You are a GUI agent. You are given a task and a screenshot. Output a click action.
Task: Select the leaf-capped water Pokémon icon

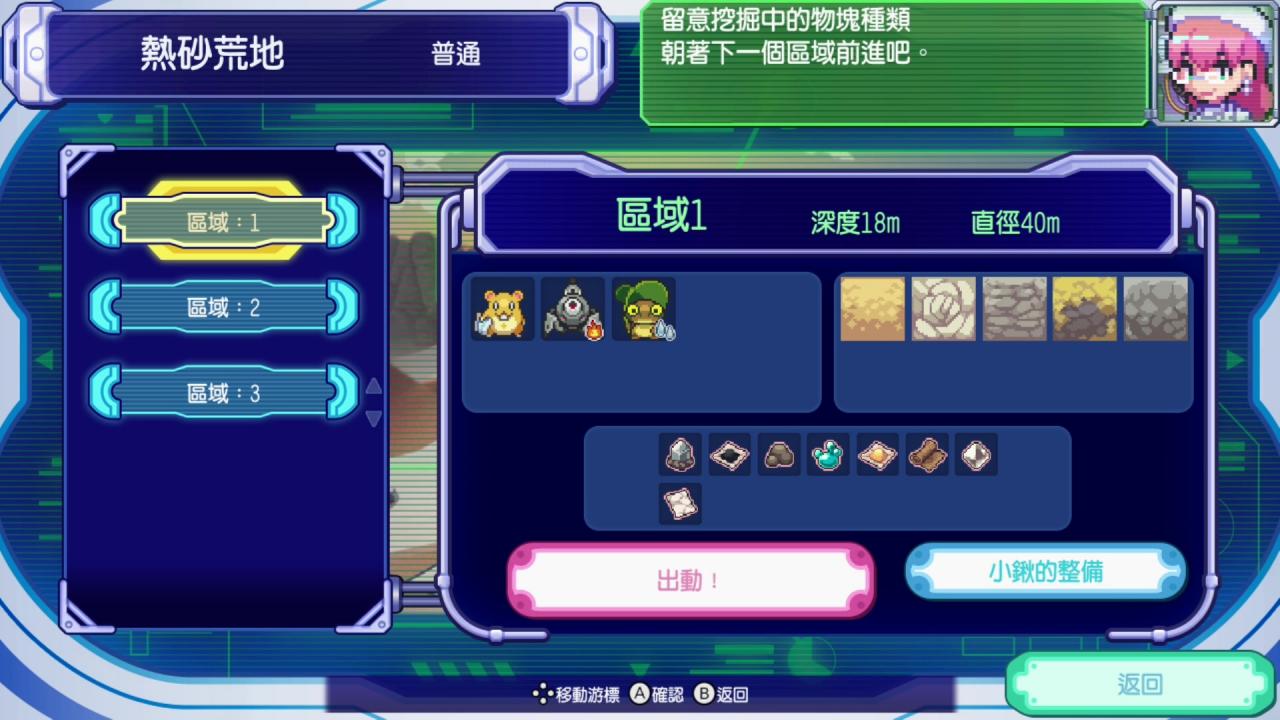tap(644, 311)
